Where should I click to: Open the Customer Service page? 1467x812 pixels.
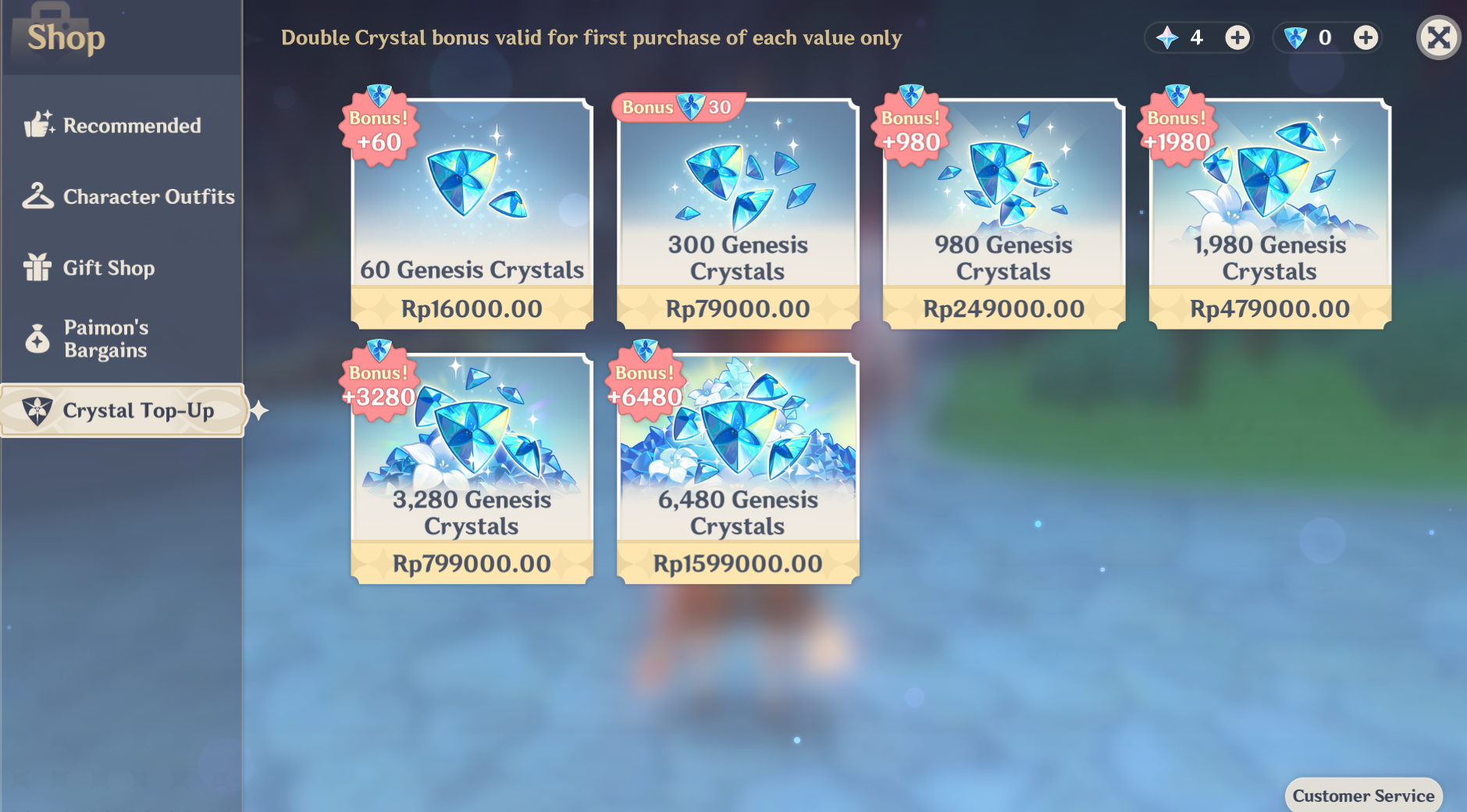[x=1363, y=796]
